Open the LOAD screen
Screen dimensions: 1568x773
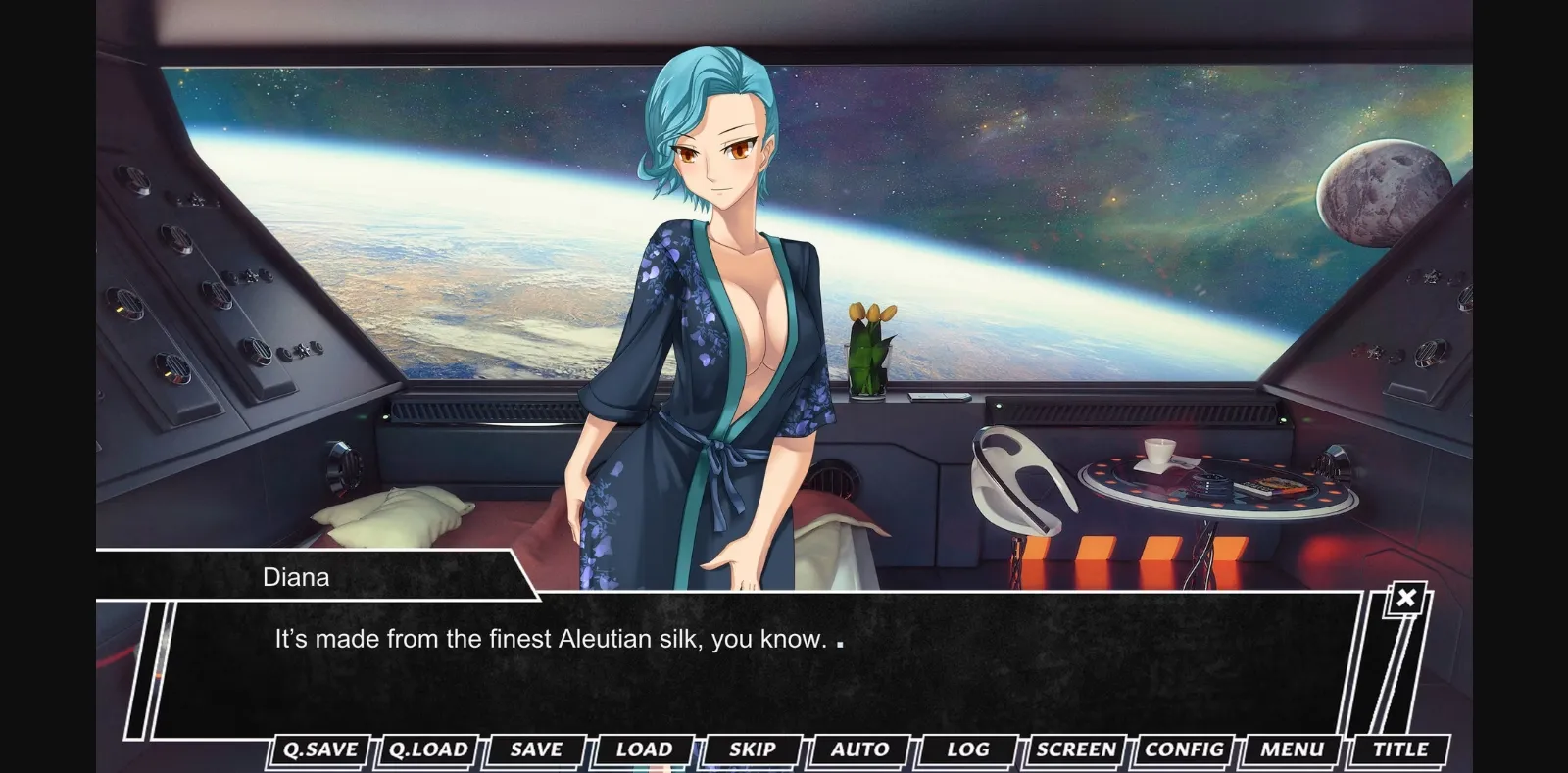pos(643,749)
